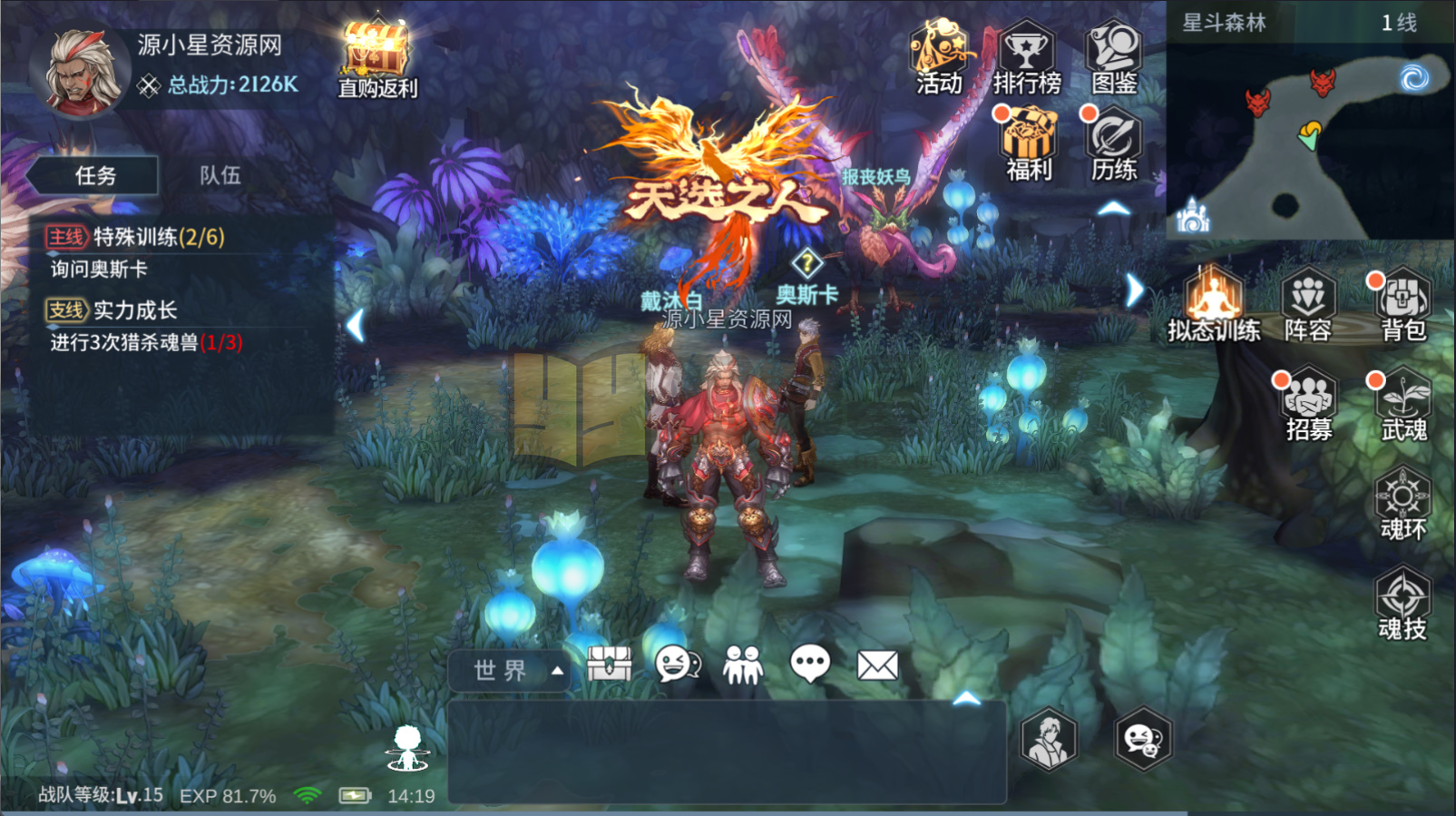Track the side quest 实力成长
Viewport: 1456px width, 816px height.
136,310
